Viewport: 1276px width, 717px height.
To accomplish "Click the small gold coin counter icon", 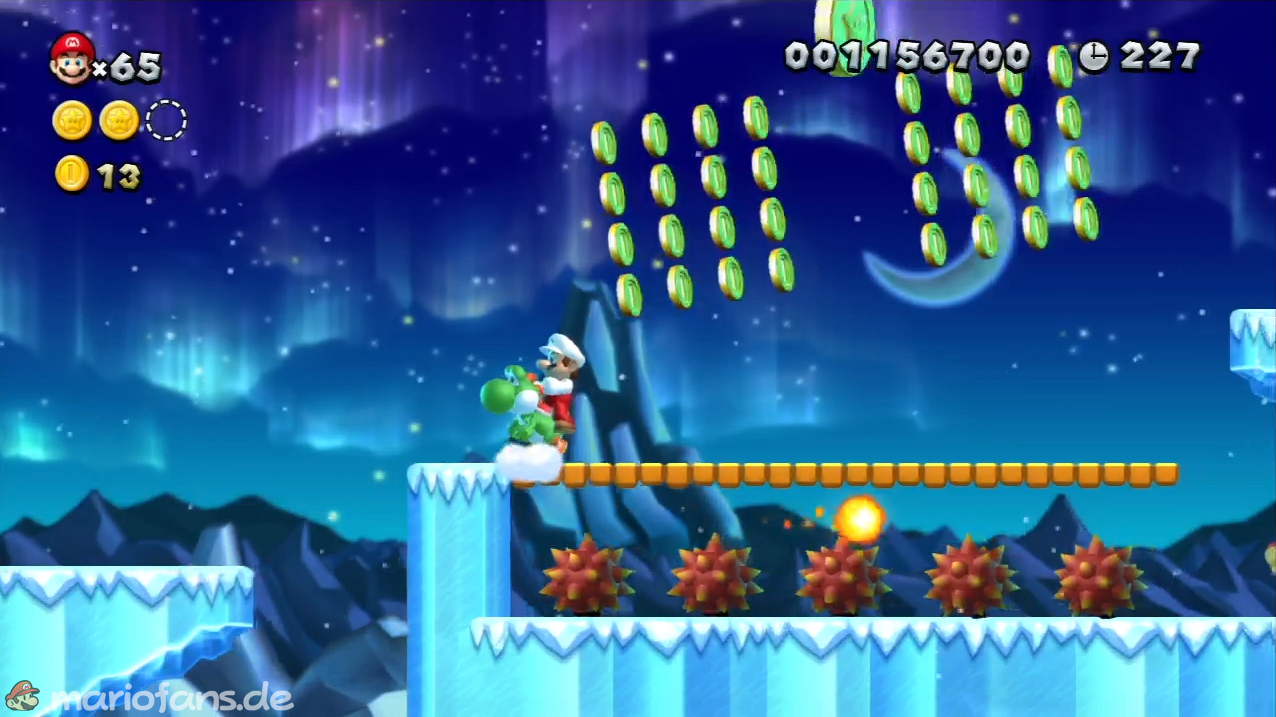I will [x=71, y=175].
